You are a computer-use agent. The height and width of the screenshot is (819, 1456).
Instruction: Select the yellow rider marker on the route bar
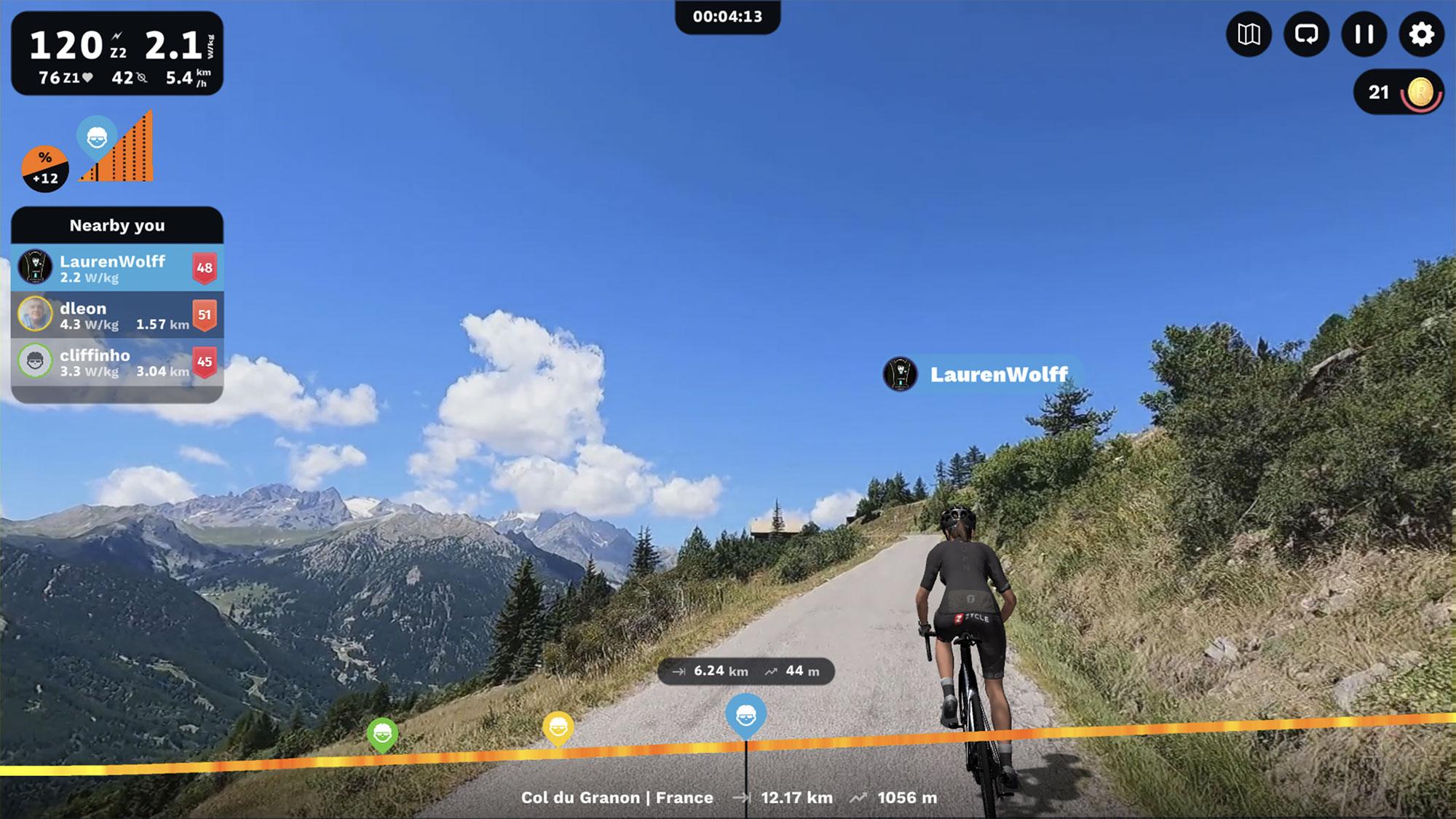(x=558, y=727)
